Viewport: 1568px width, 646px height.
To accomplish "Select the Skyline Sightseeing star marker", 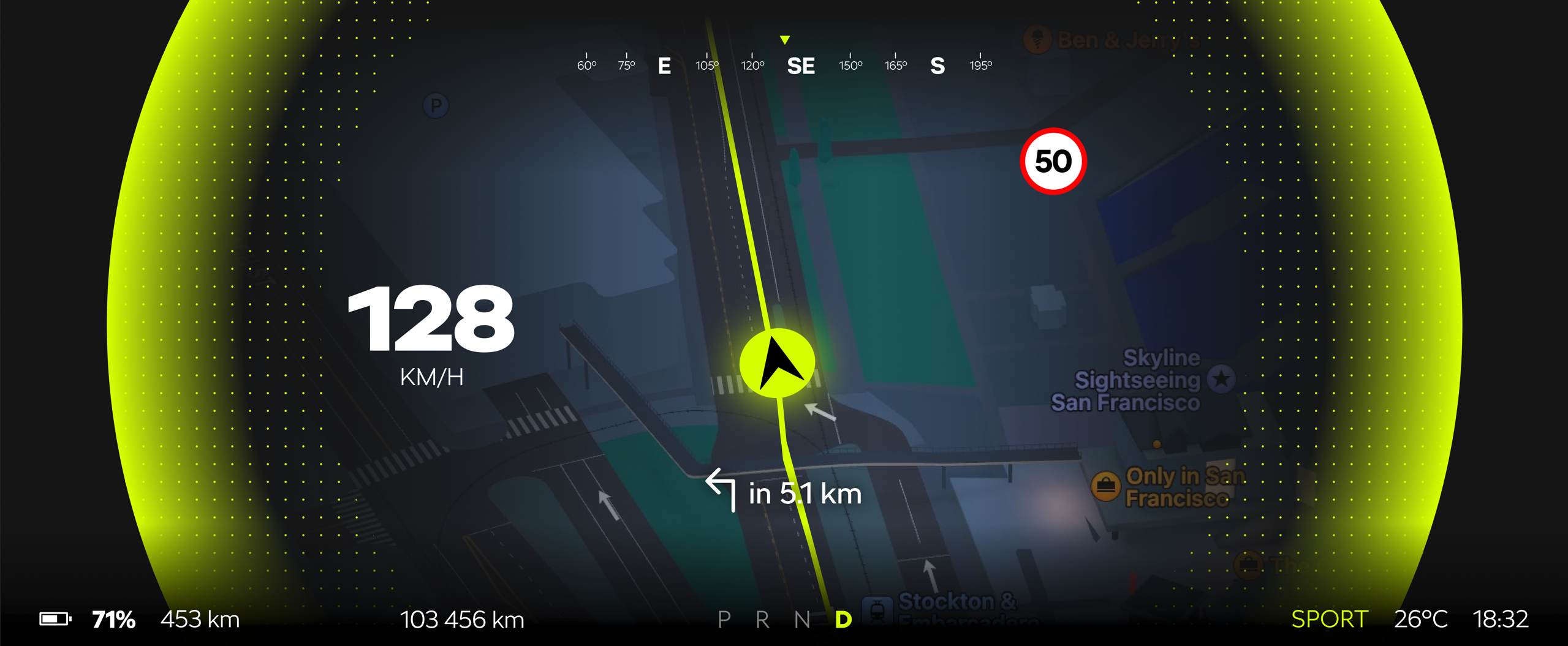I will [x=1221, y=379].
